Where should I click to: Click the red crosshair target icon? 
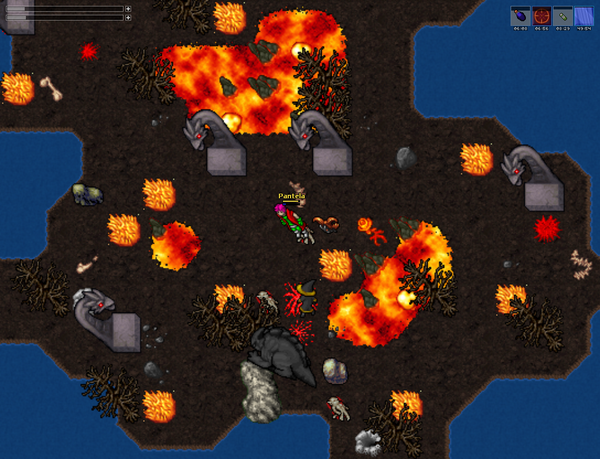click(541, 16)
